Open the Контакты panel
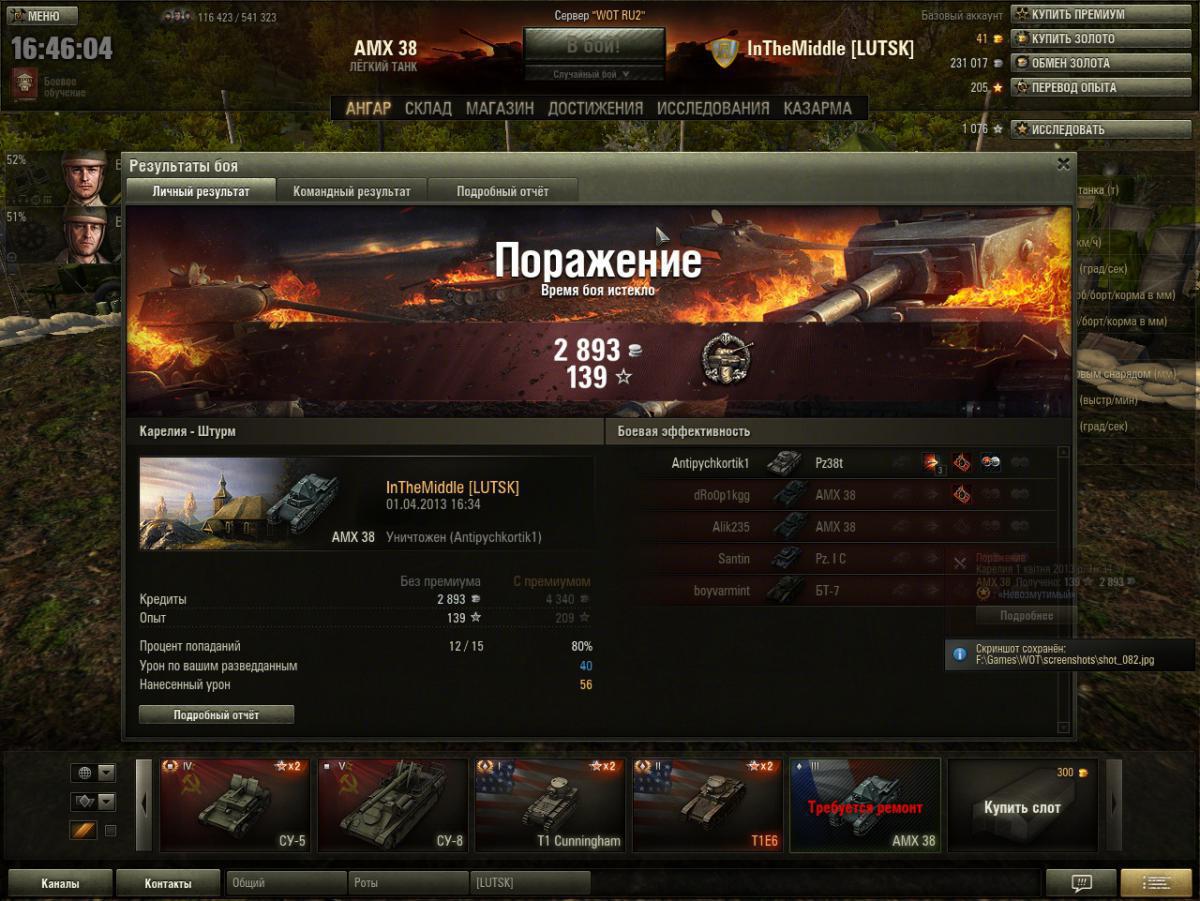This screenshot has height=901, width=1200. point(167,883)
